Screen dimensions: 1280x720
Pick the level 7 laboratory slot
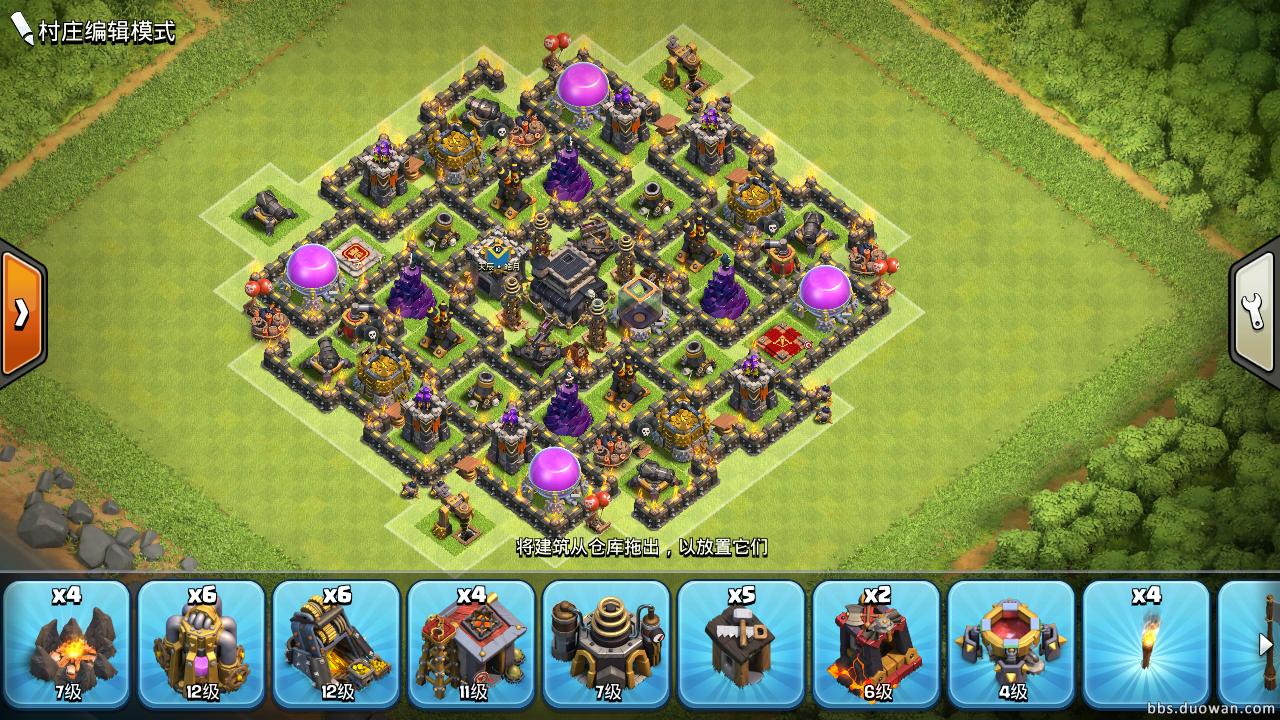tap(606, 643)
